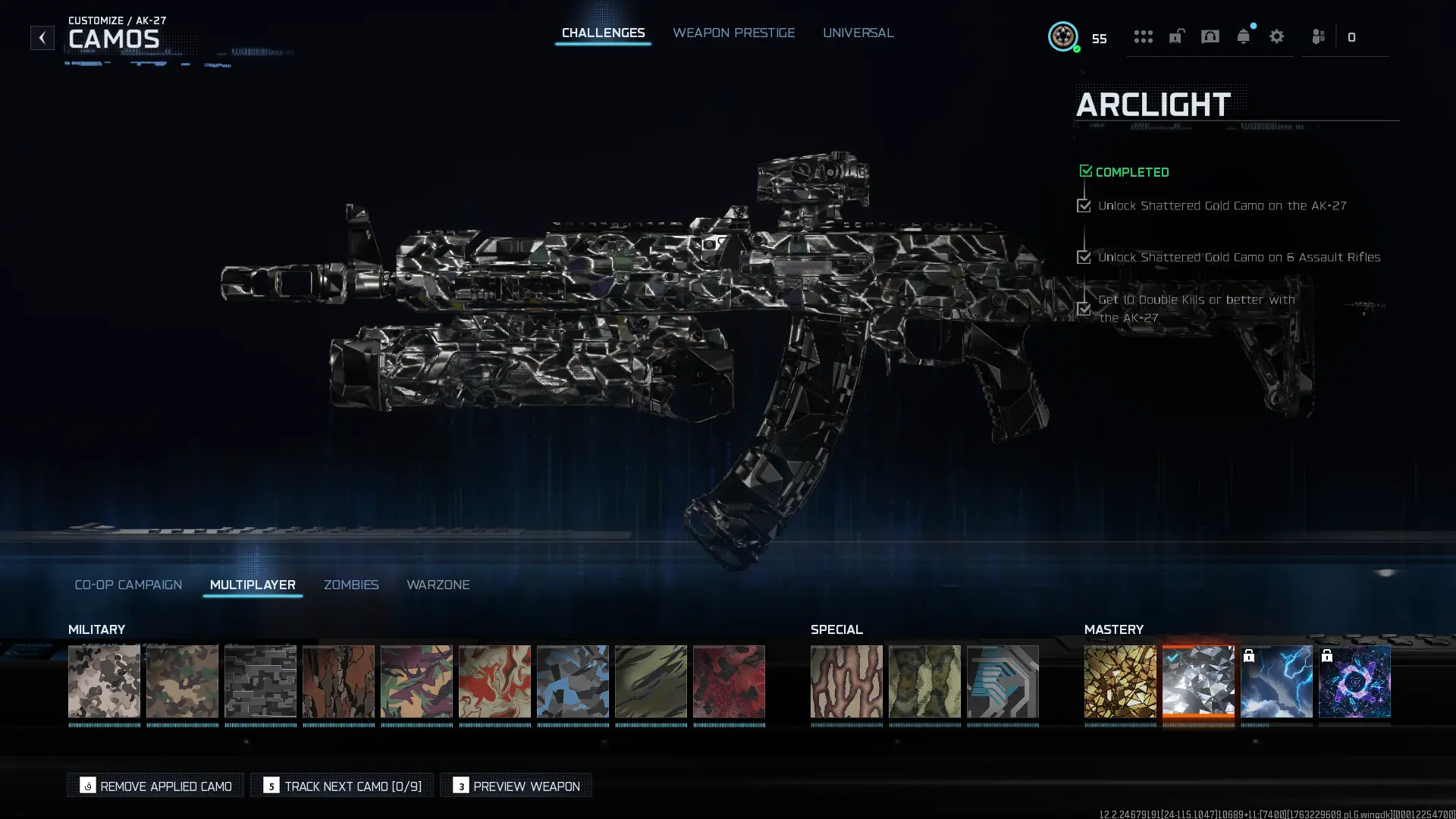
Task: Expand the Co-Op Campaign camo list
Action: [127, 585]
